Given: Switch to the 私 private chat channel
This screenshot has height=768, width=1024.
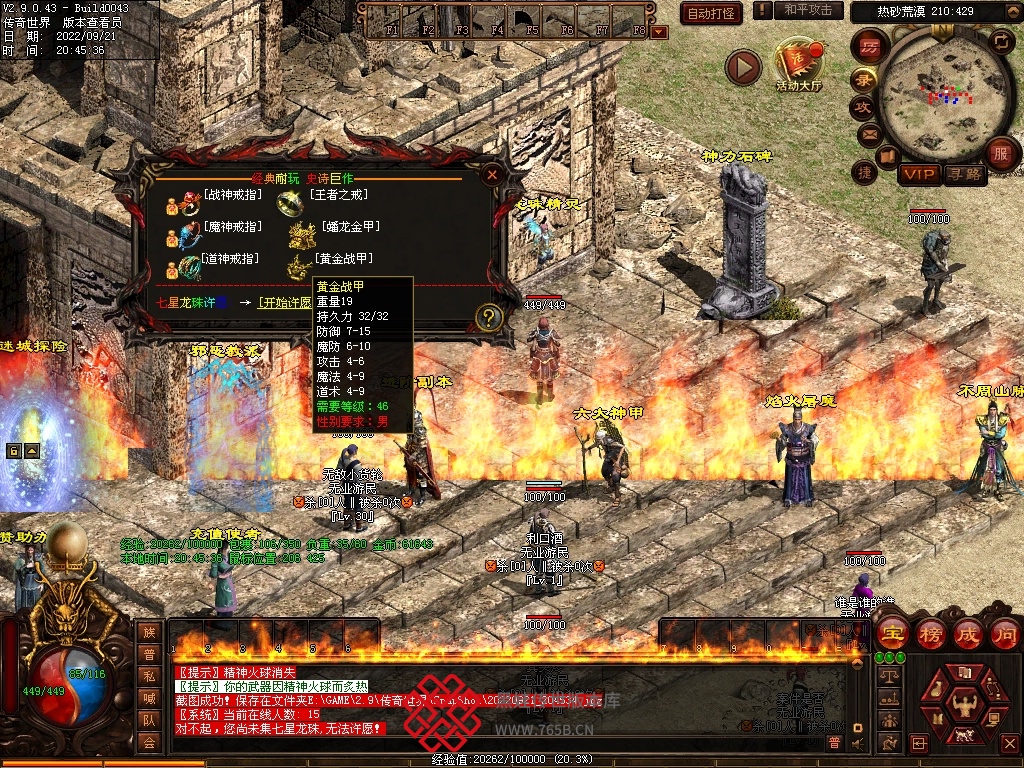Looking at the screenshot, I should click(149, 675).
